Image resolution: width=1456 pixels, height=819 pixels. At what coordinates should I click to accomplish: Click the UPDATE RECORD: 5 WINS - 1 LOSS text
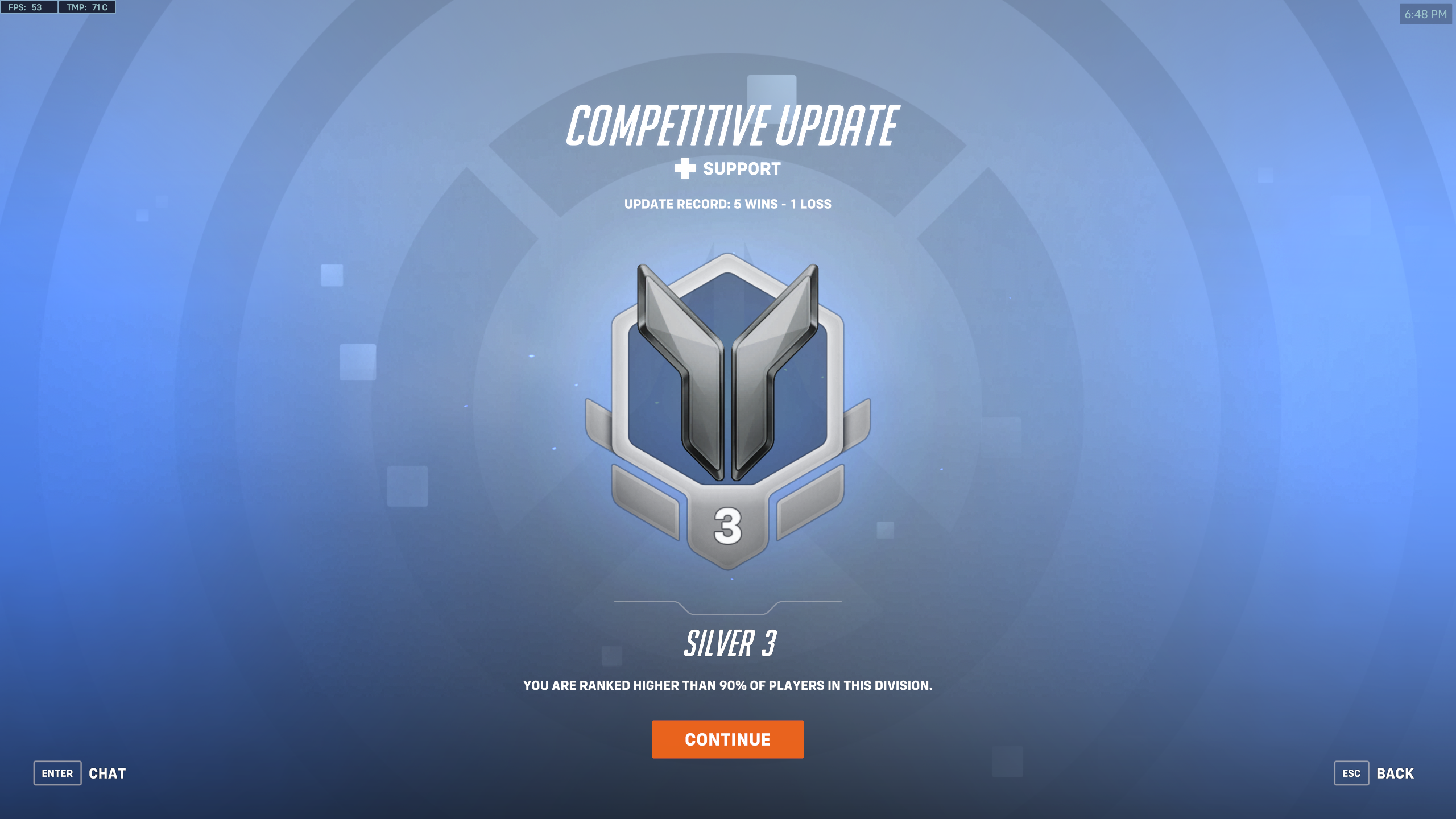[x=727, y=204]
